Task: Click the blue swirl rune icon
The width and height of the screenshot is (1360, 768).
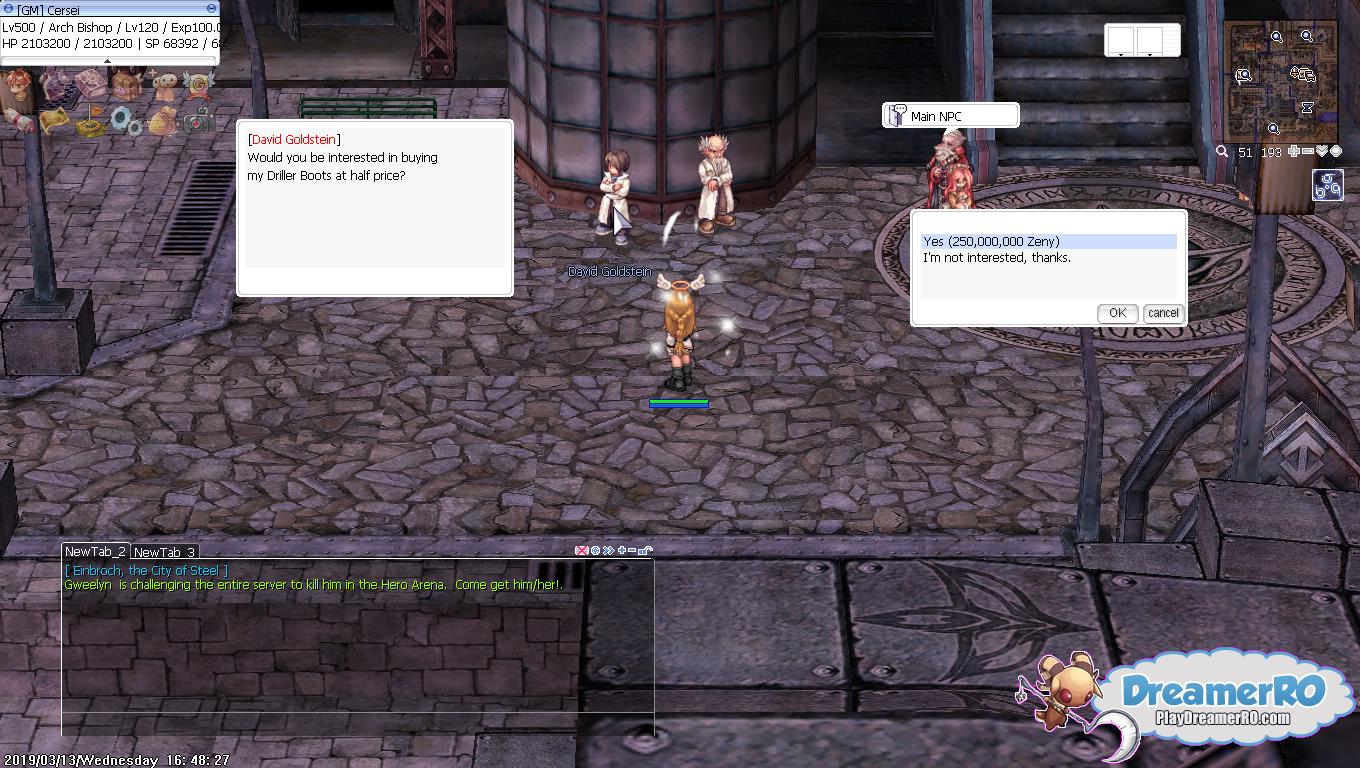Action: click(x=1328, y=186)
